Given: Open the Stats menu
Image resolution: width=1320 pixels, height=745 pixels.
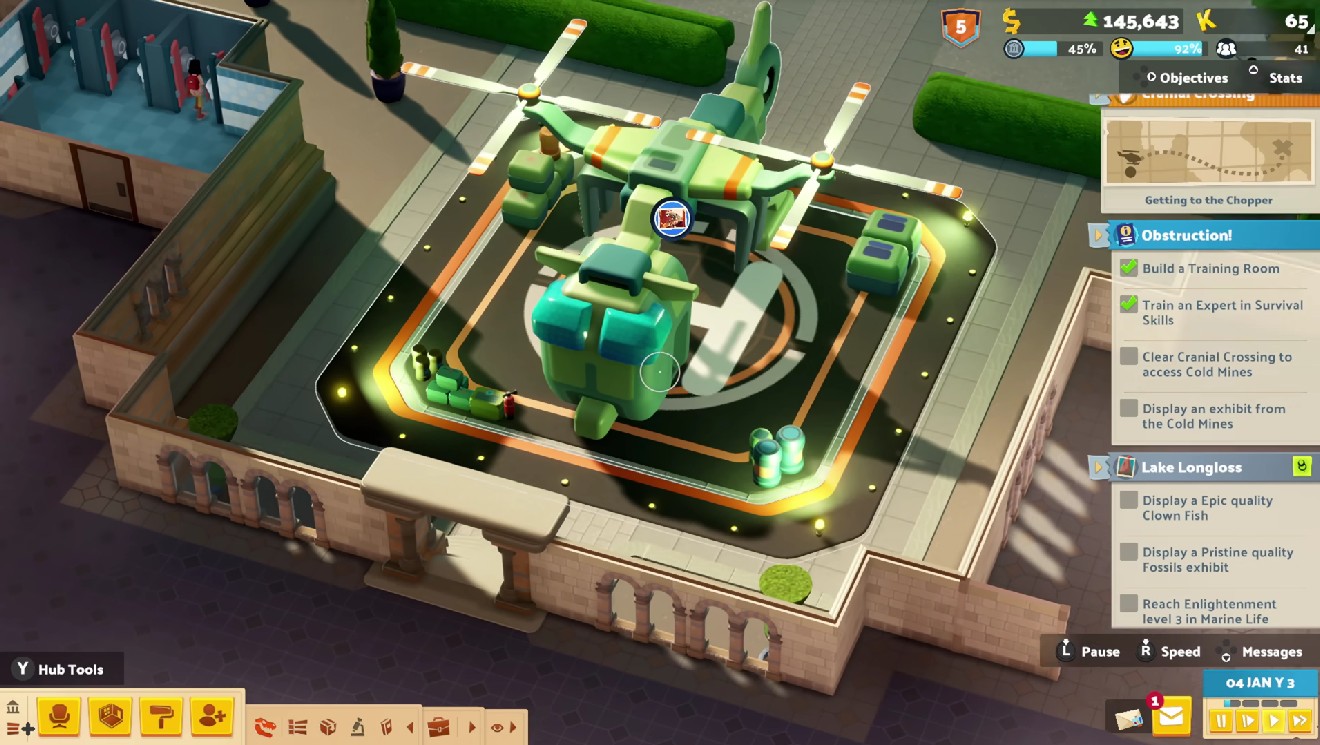Looking at the screenshot, I should tap(1285, 77).
